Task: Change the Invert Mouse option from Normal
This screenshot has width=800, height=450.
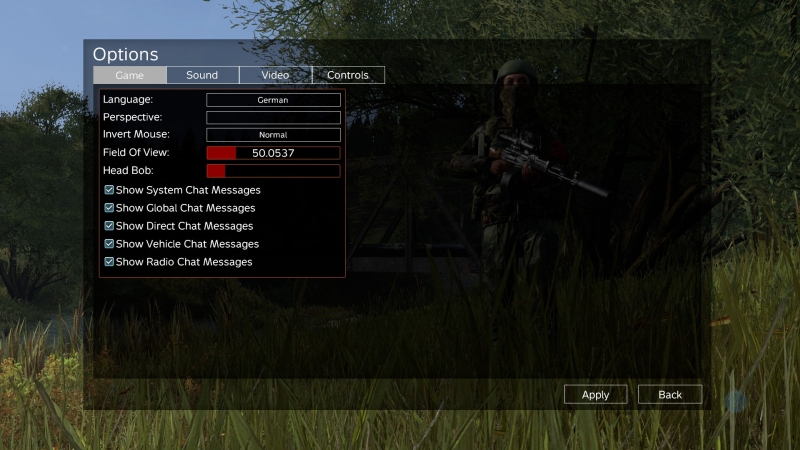Action: coord(273,135)
